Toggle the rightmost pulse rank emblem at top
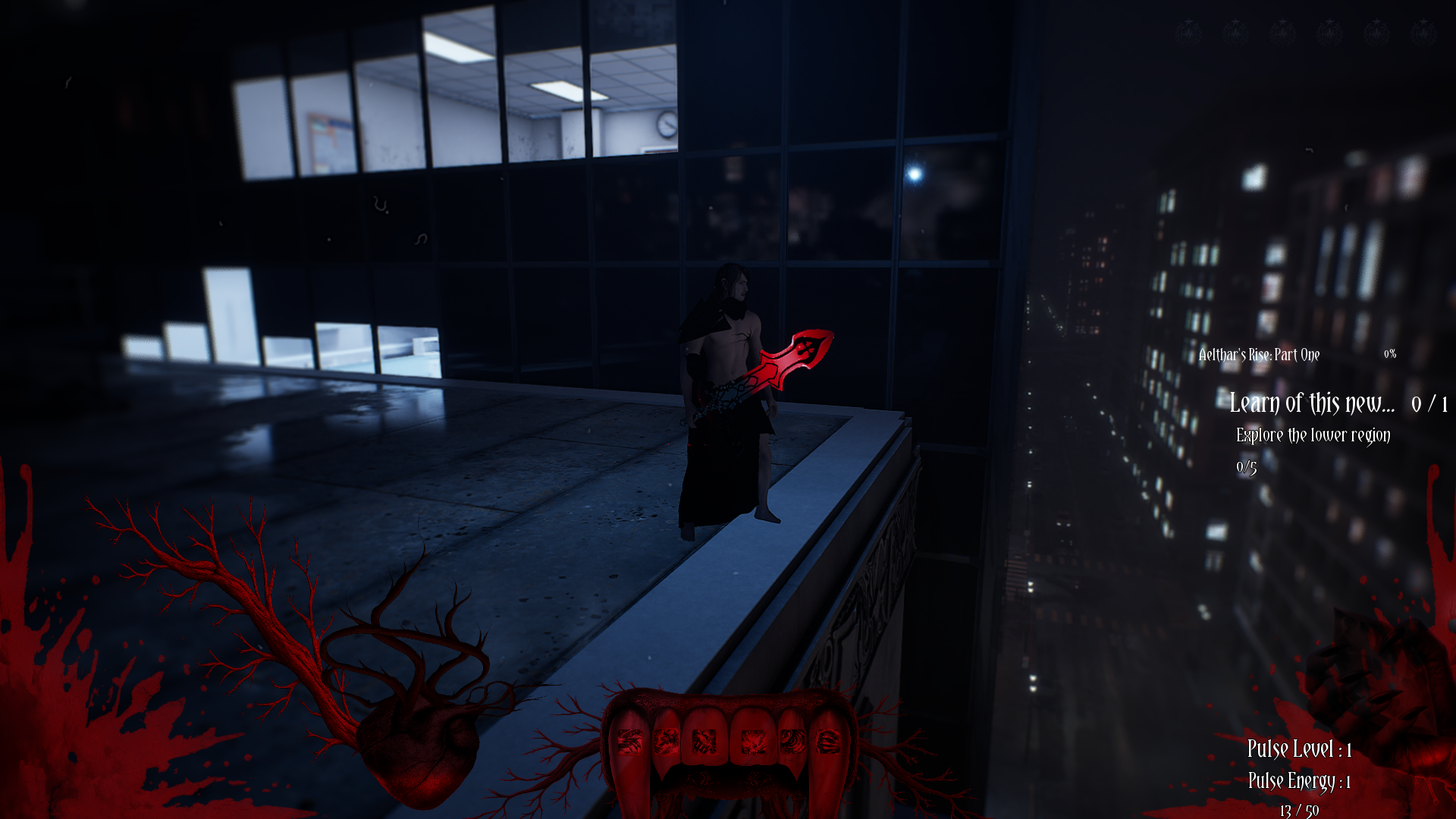 [x=1423, y=32]
